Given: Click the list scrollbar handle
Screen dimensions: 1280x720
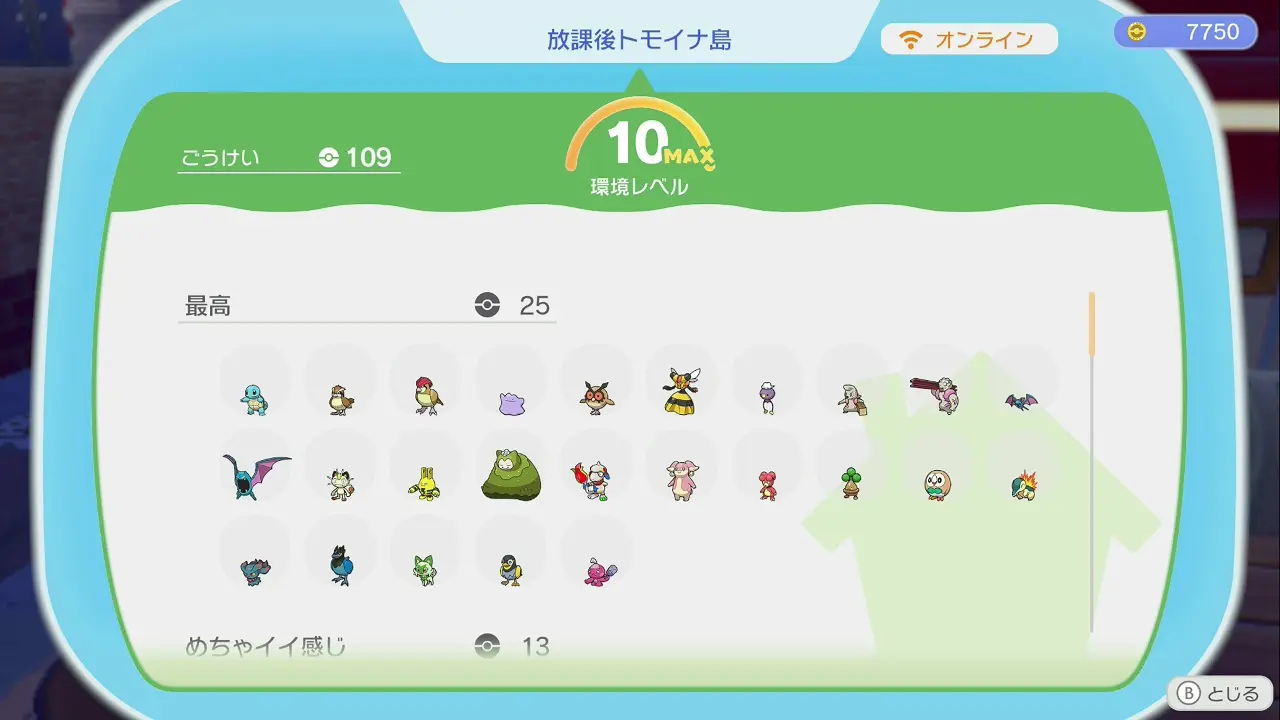Looking at the screenshot, I should pos(1092,324).
